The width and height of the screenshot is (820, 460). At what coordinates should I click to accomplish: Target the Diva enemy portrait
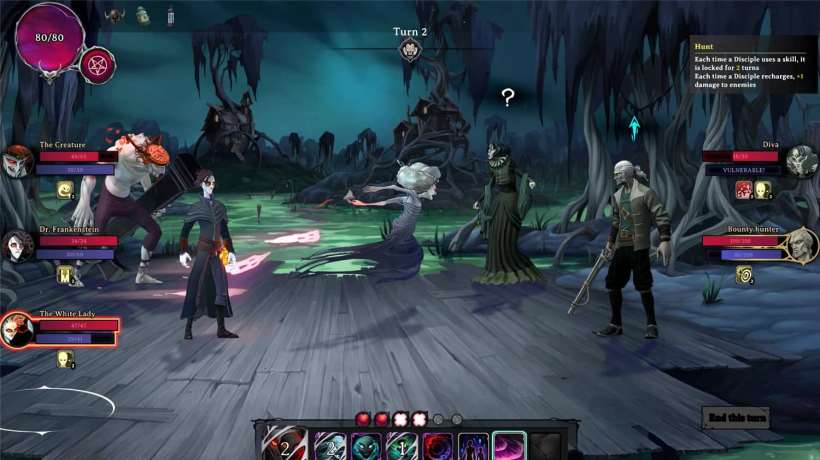[x=801, y=161]
